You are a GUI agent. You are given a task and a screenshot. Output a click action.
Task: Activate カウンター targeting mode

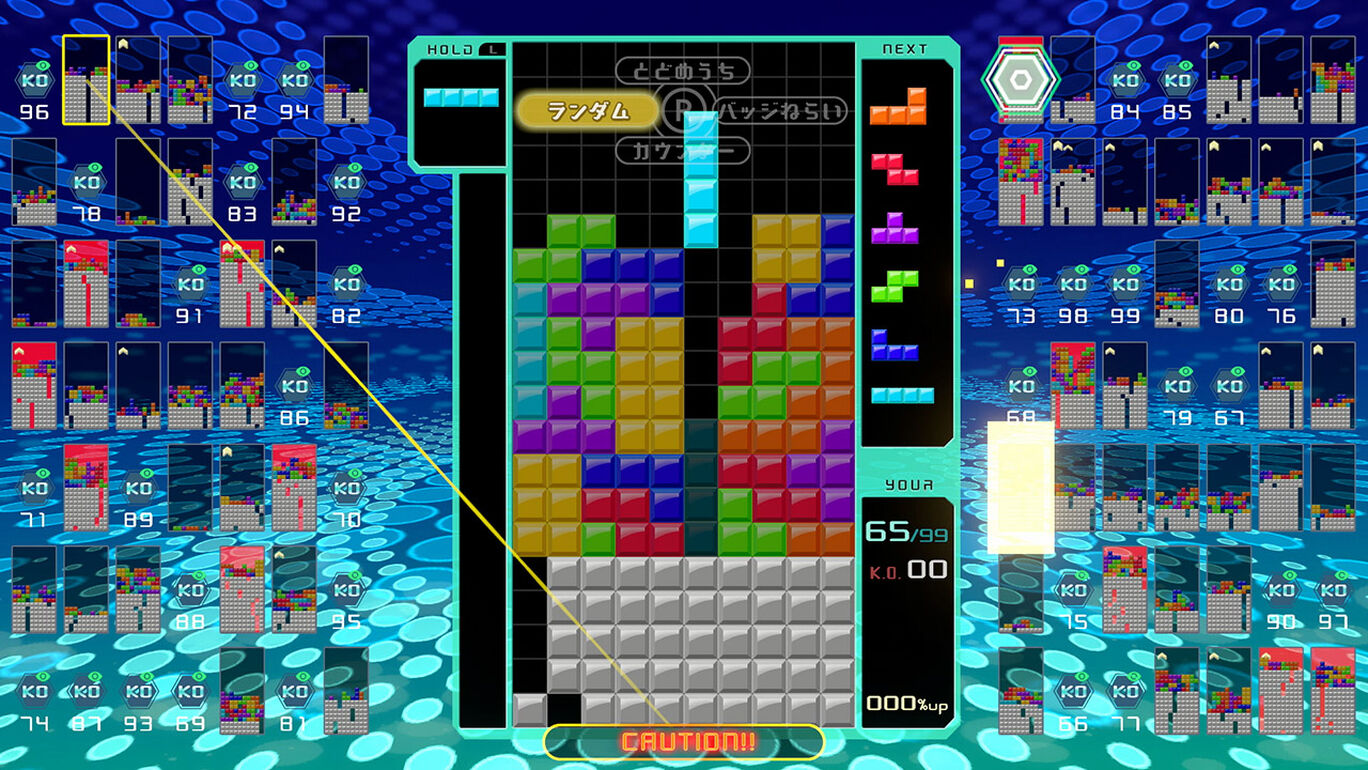[681, 152]
